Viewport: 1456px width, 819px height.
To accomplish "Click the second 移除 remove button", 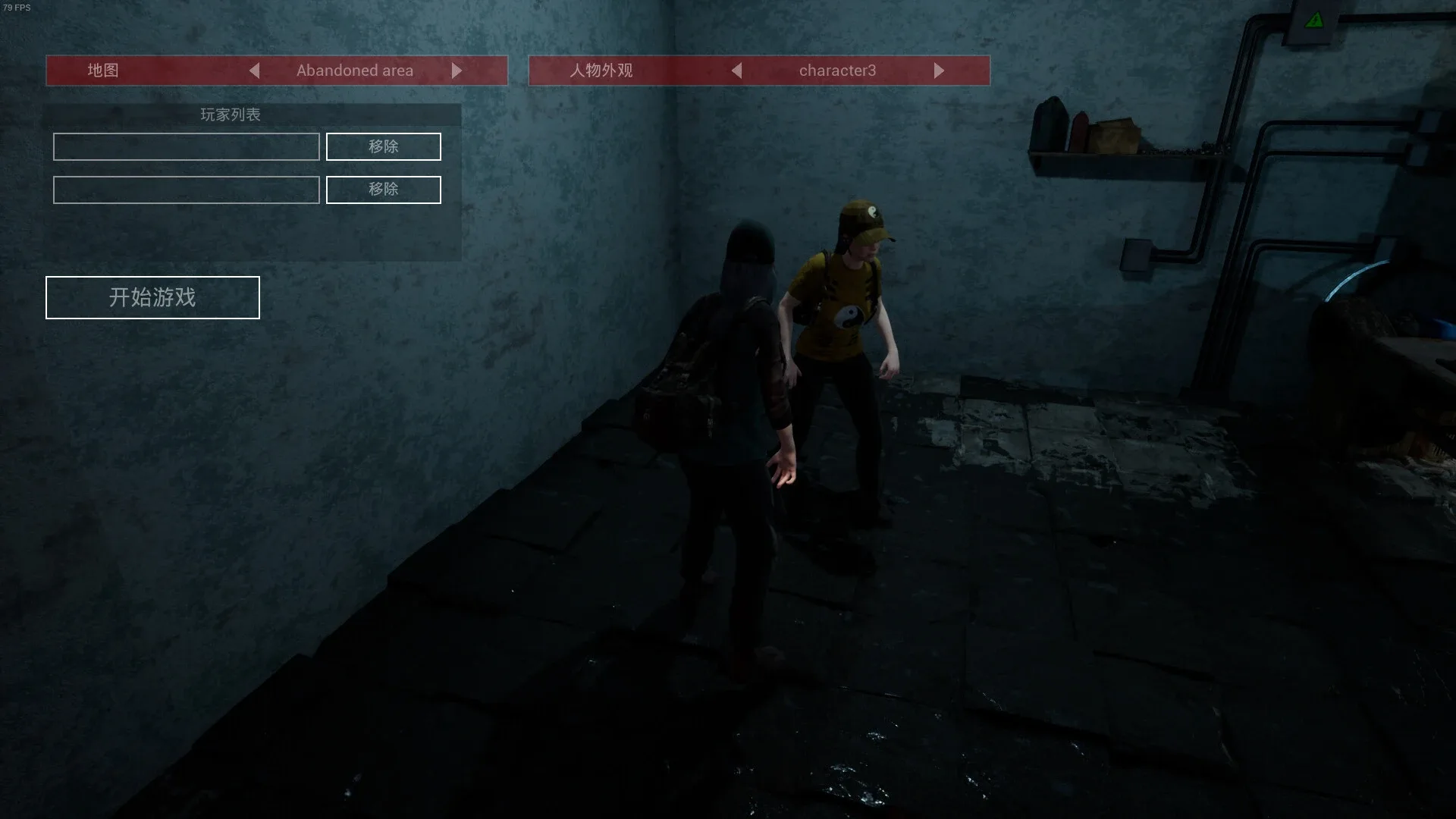I will [383, 190].
